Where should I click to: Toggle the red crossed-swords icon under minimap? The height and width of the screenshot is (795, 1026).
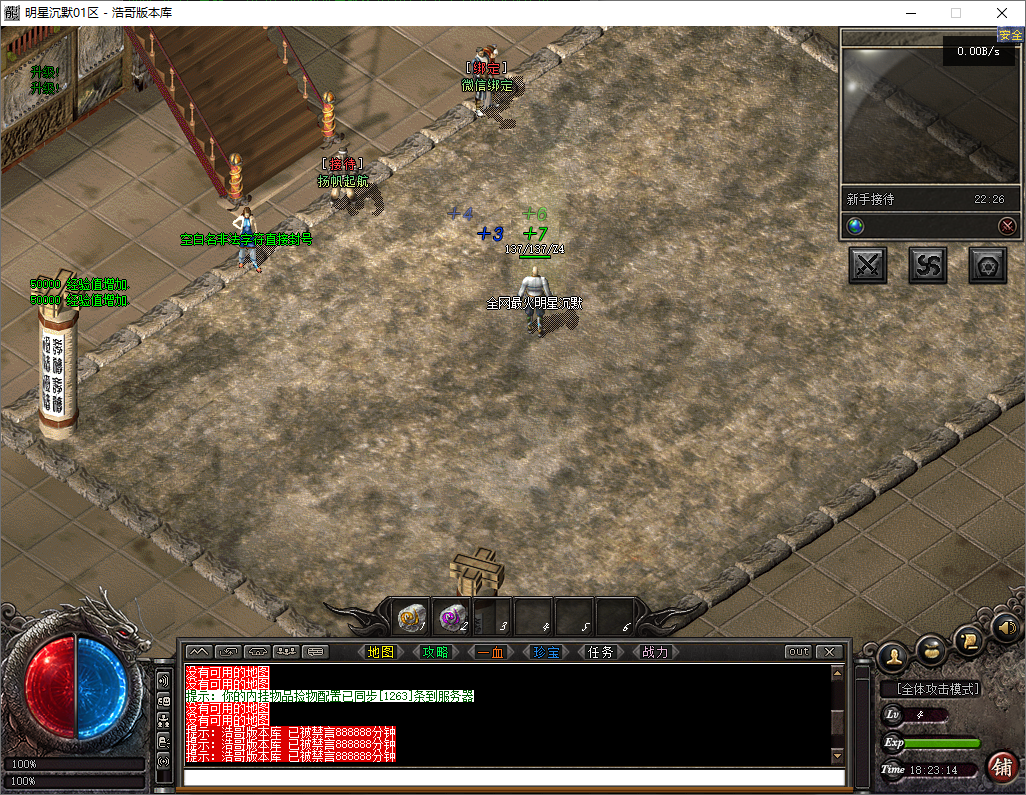point(1007,226)
